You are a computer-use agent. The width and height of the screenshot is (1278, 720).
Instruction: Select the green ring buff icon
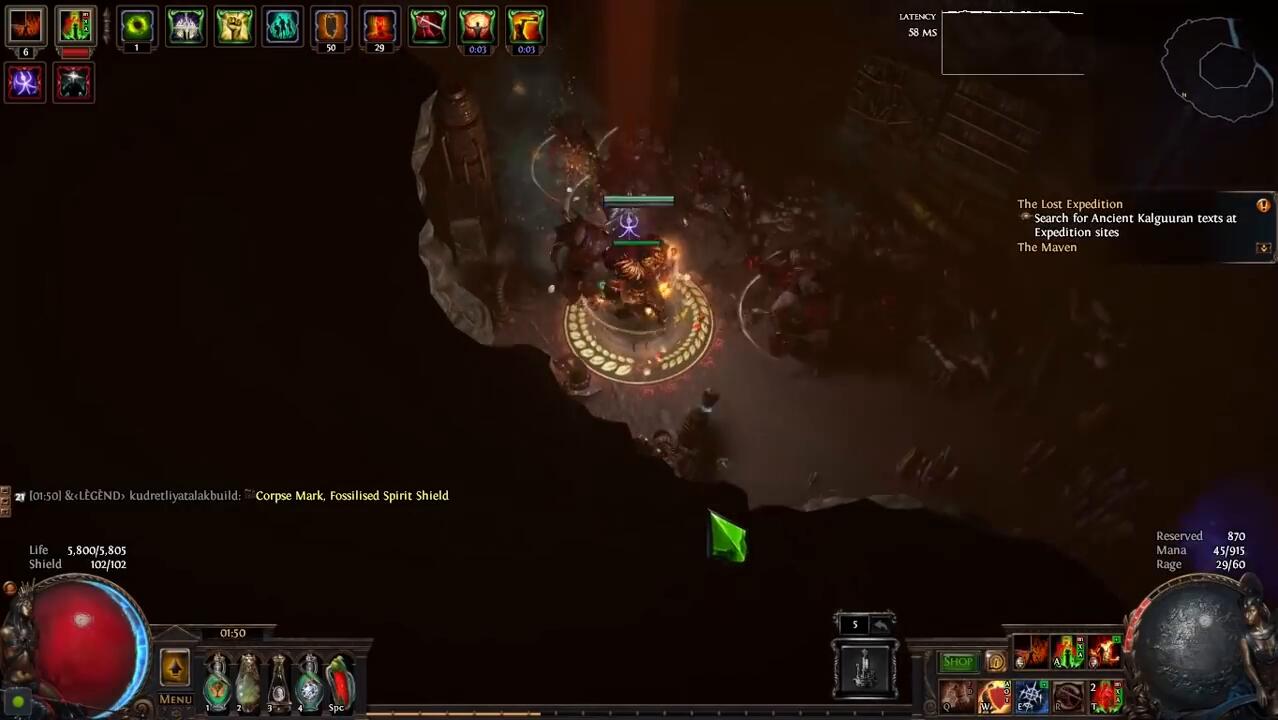(x=137, y=26)
